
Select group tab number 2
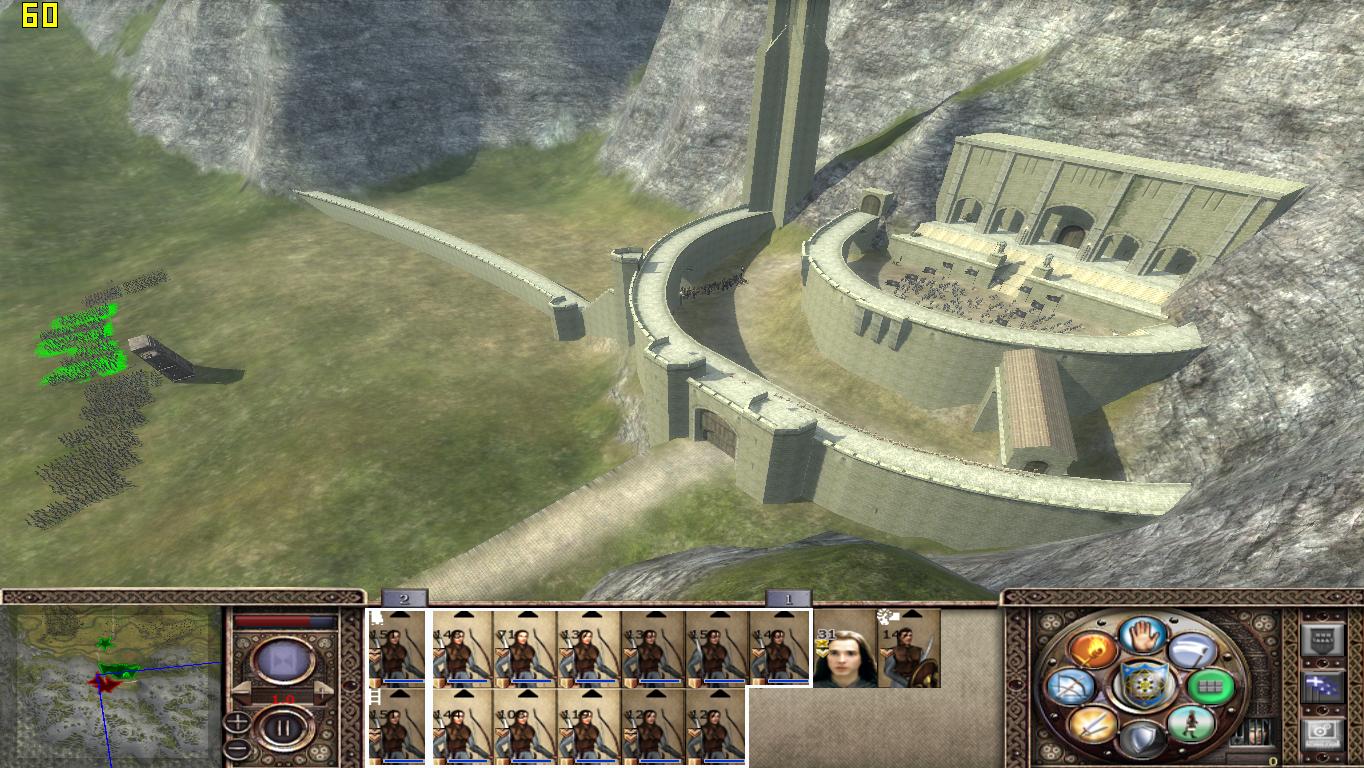[x=404, y=599]
